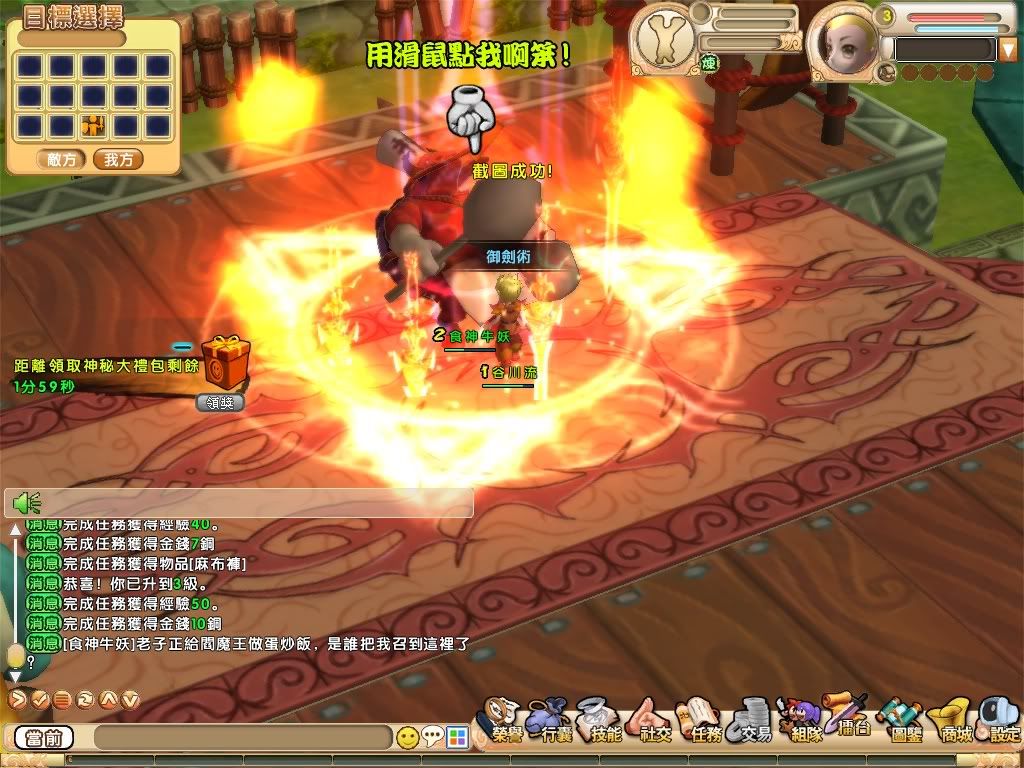This screenshot has width=1024, height=768.
Task: Claim the gift with the 領獎 button
Action: 220,402
